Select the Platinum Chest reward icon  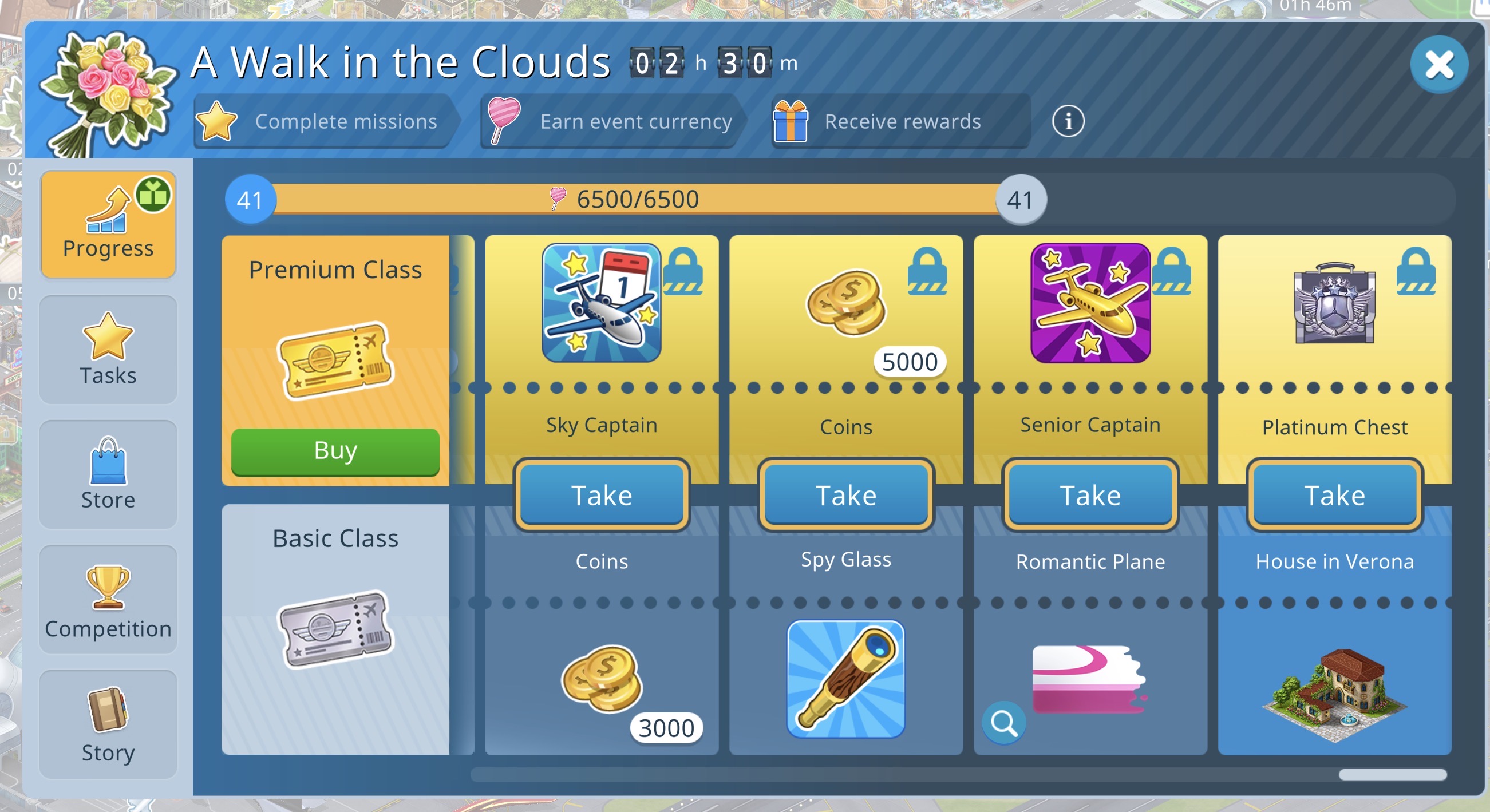1334,303
